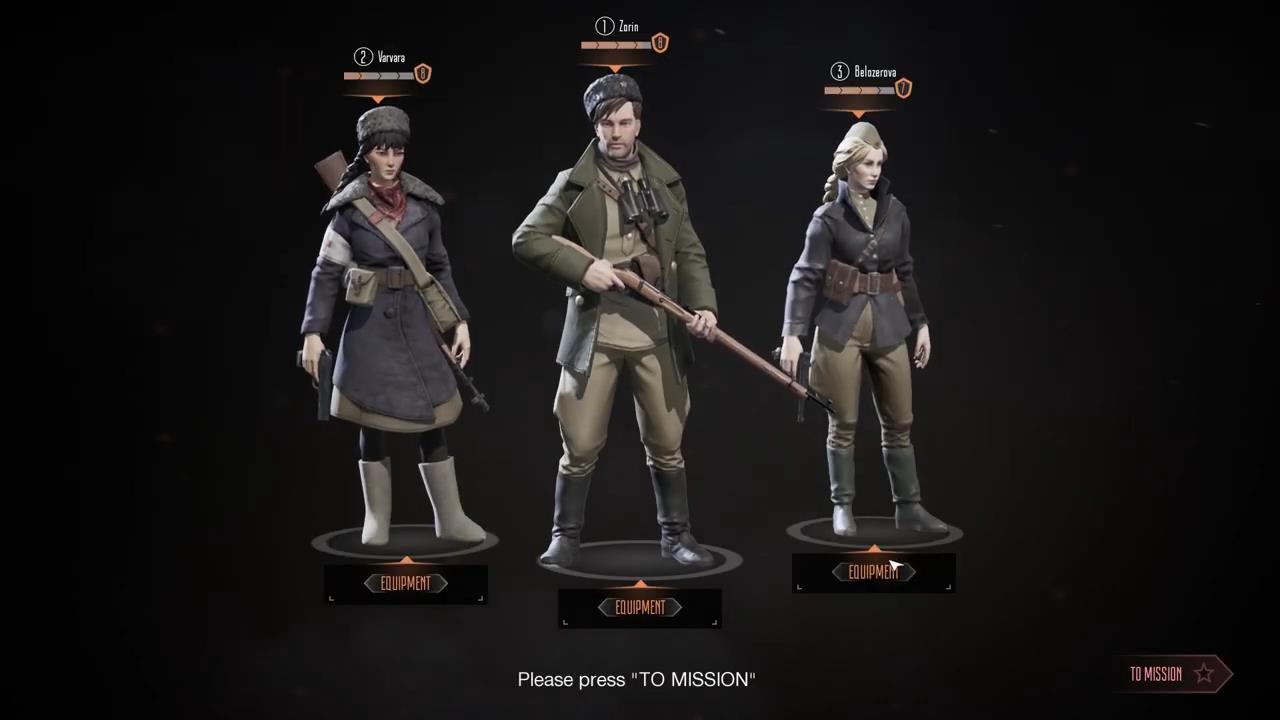This screenshot has height=720, width=1280.
Task: Click the Belozerova name label
Action: click(x=875, y=71)
